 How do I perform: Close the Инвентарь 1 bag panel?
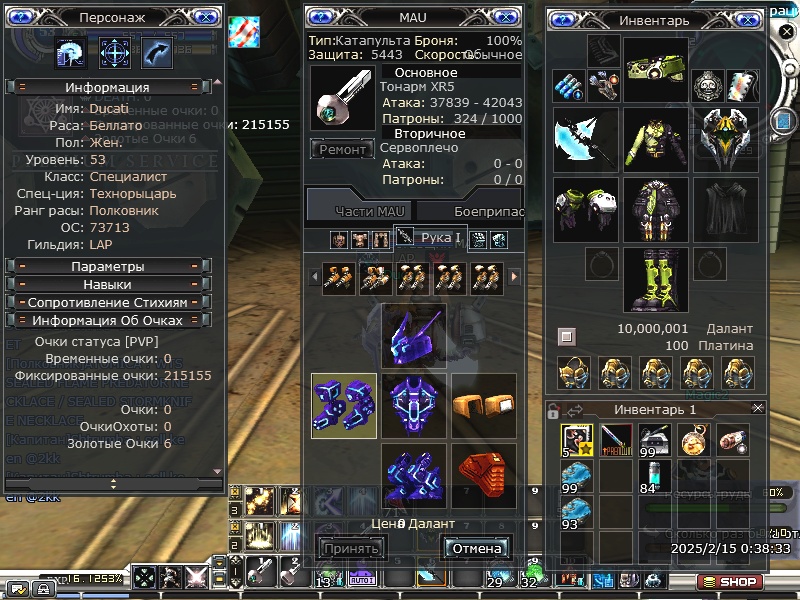(757, 408)
